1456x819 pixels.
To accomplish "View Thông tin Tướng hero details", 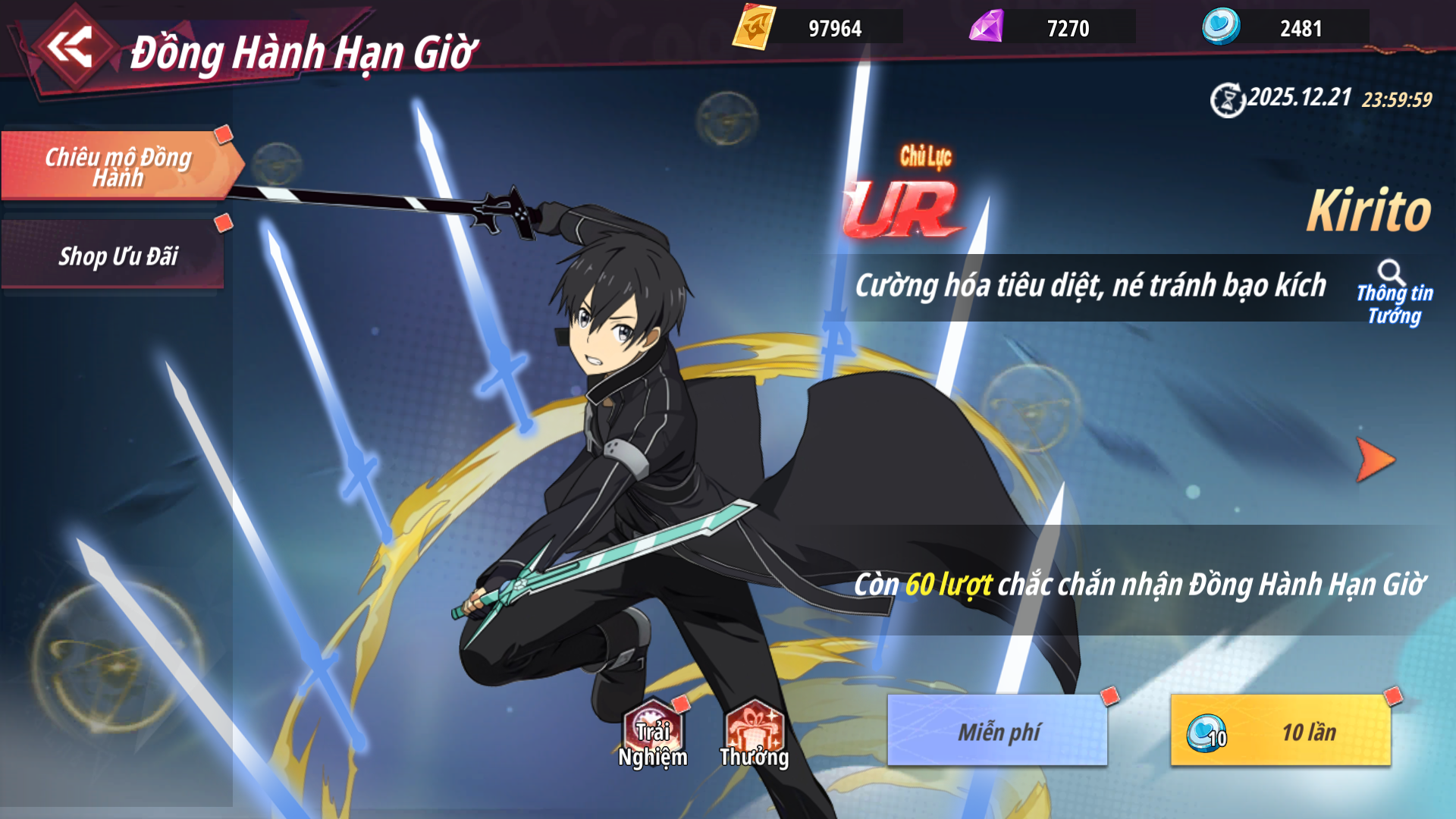I will coord(1394,293).
